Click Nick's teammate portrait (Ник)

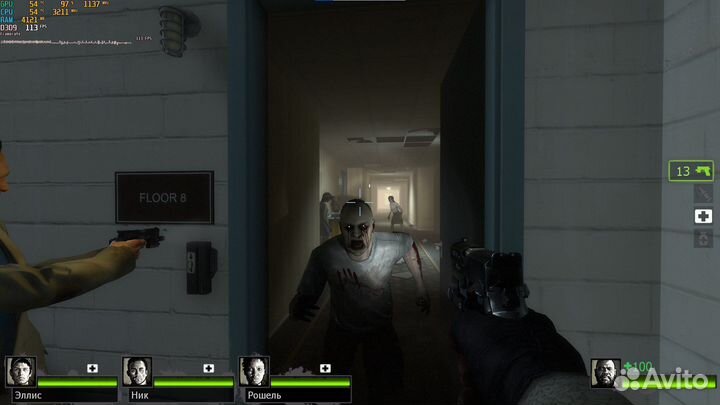pos(137,372)
